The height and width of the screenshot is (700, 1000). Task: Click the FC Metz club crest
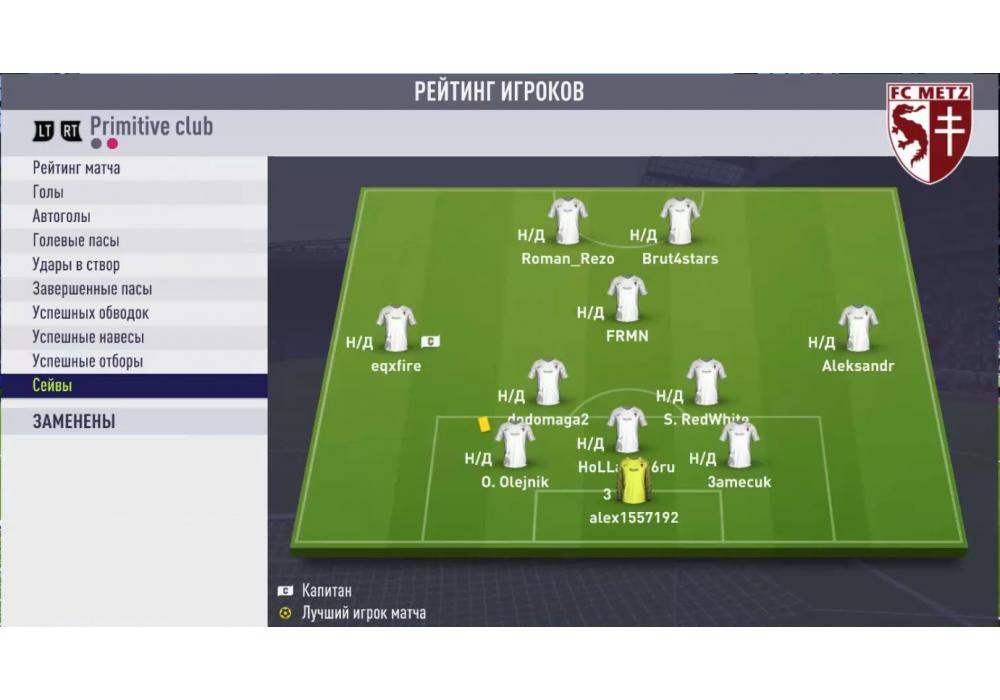(x=929, y=132)
